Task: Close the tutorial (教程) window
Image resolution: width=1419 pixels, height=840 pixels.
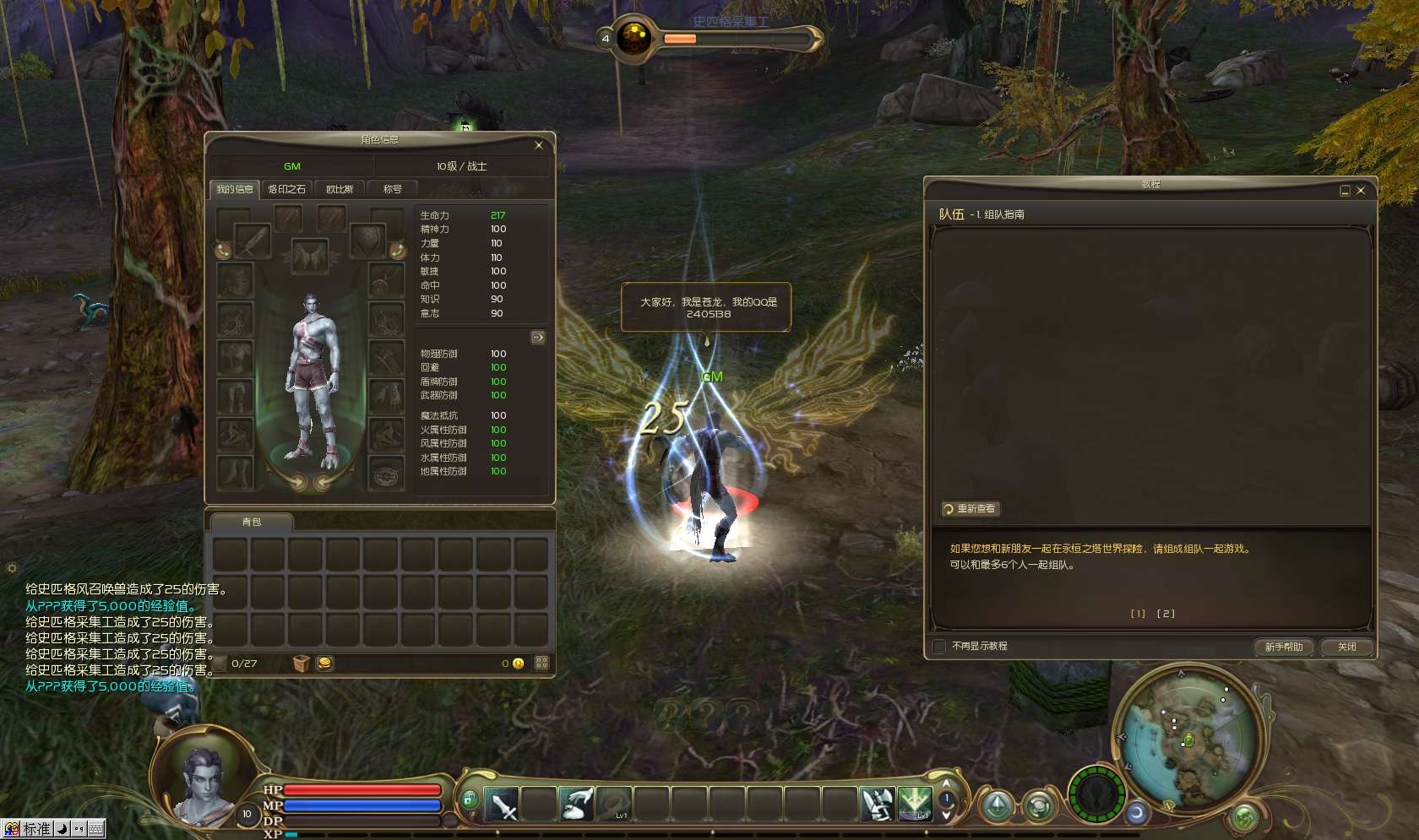Action: coord(1361,191)
